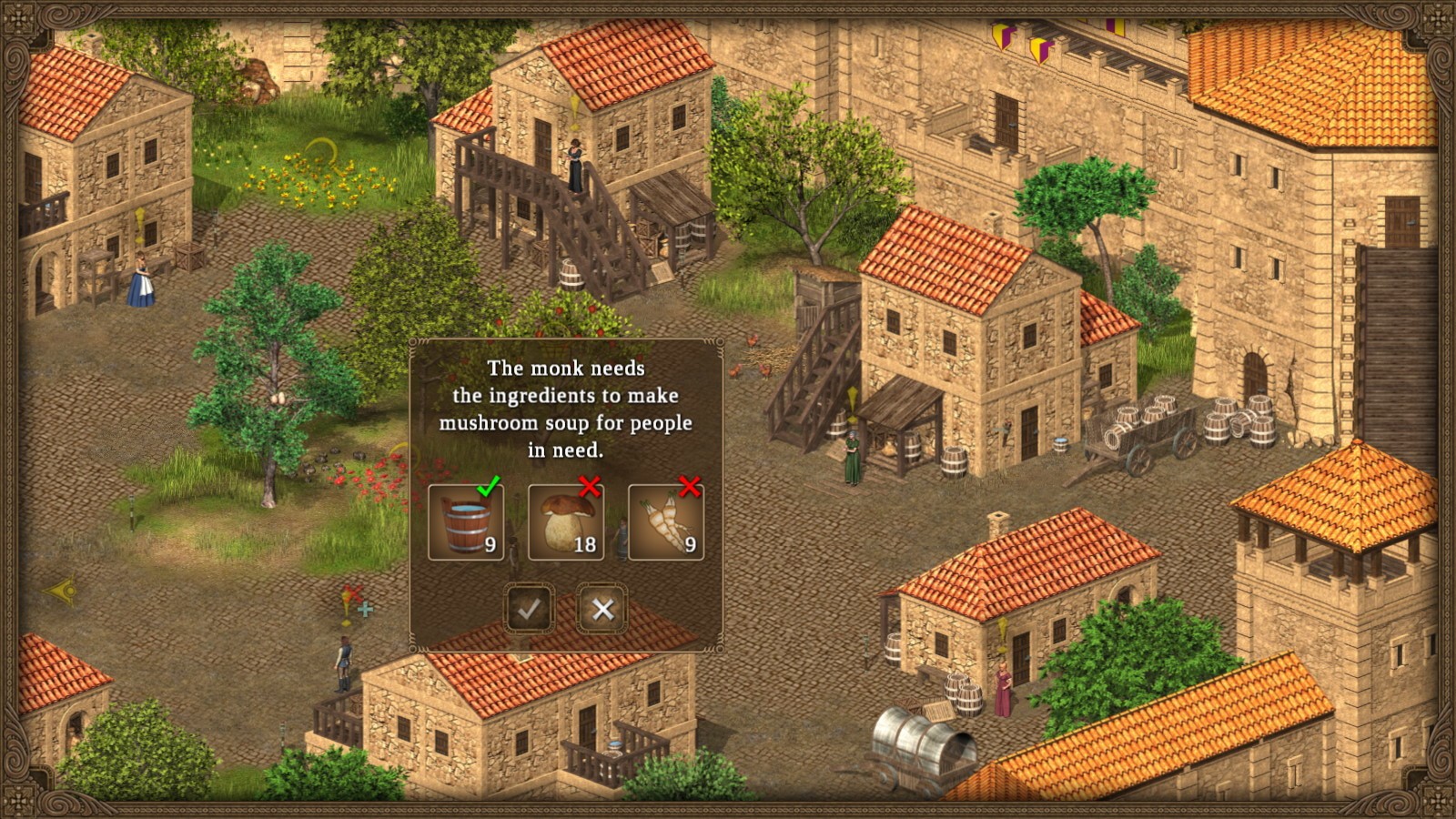The width and height of the screenshot is (1456, 819).
Task: Click the green checkmark on the bucket slot
Action: pyautogui.click(x=489, y=487)
